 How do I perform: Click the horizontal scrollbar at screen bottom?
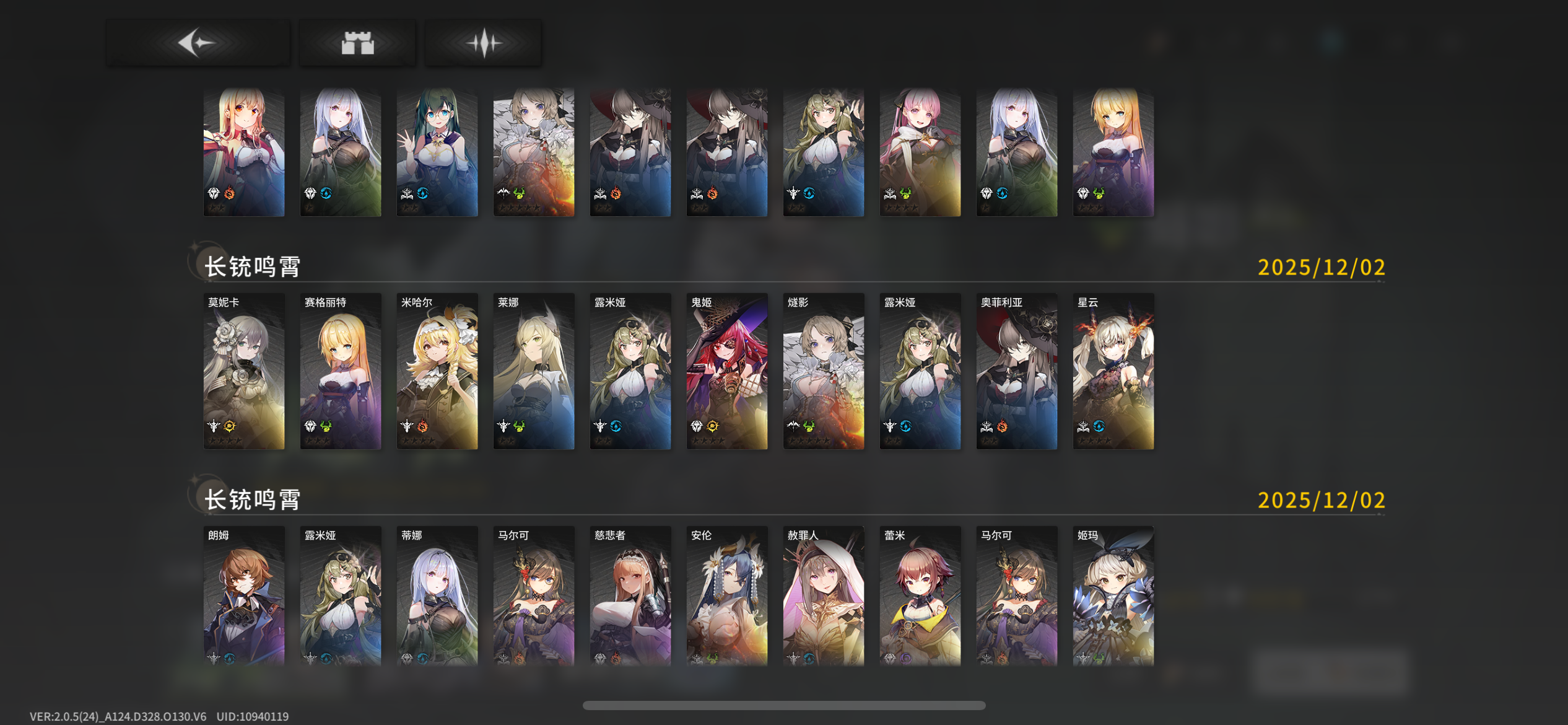tap(784, 705)
